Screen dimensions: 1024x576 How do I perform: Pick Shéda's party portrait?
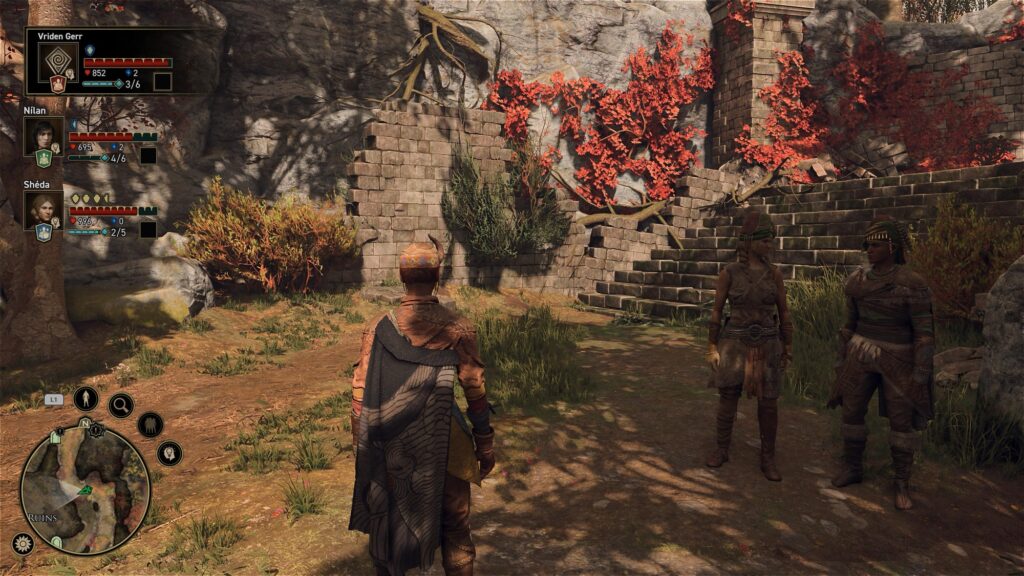[x=43, y=209]
